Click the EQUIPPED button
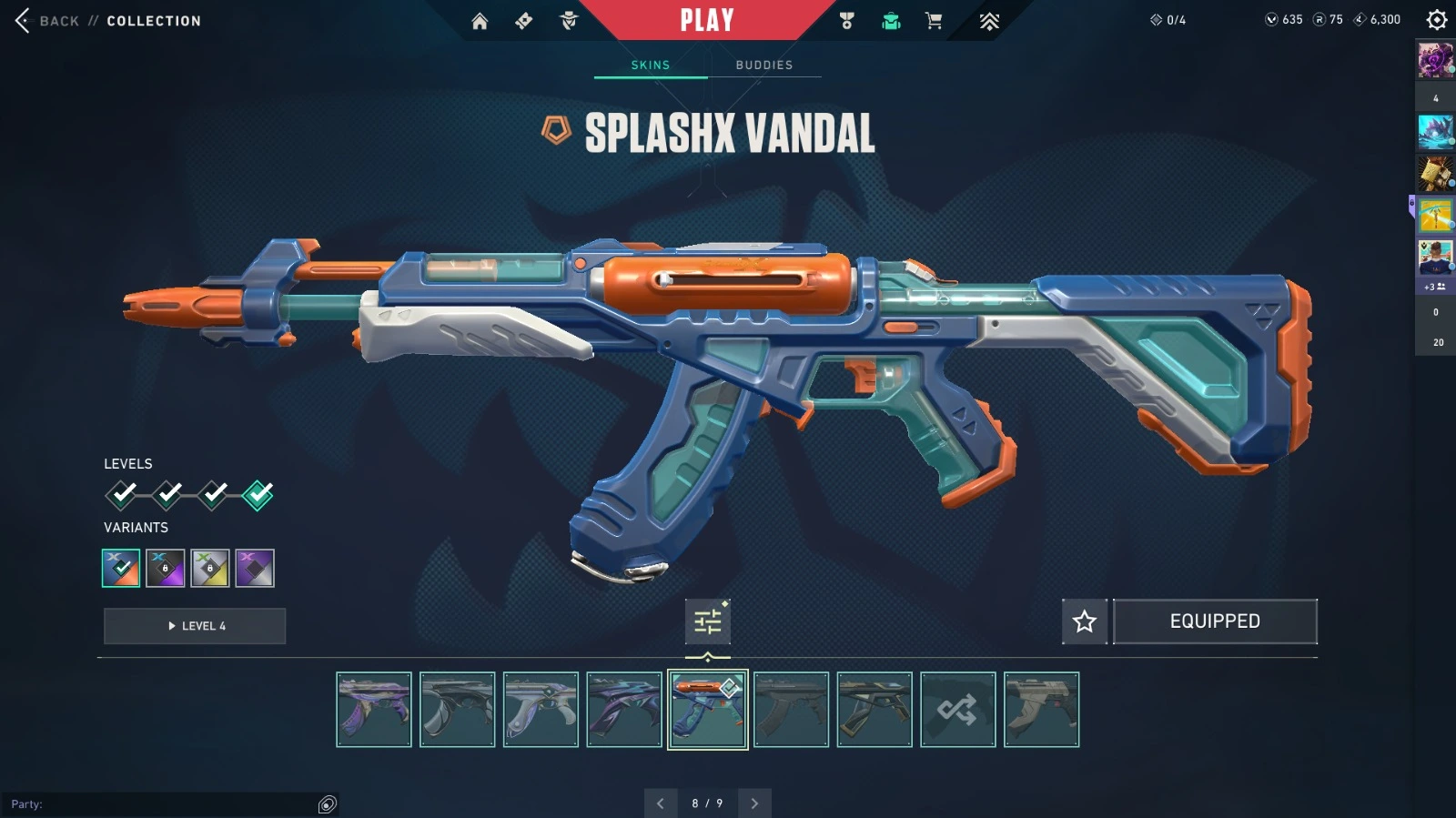 (x=1215, y=621)
